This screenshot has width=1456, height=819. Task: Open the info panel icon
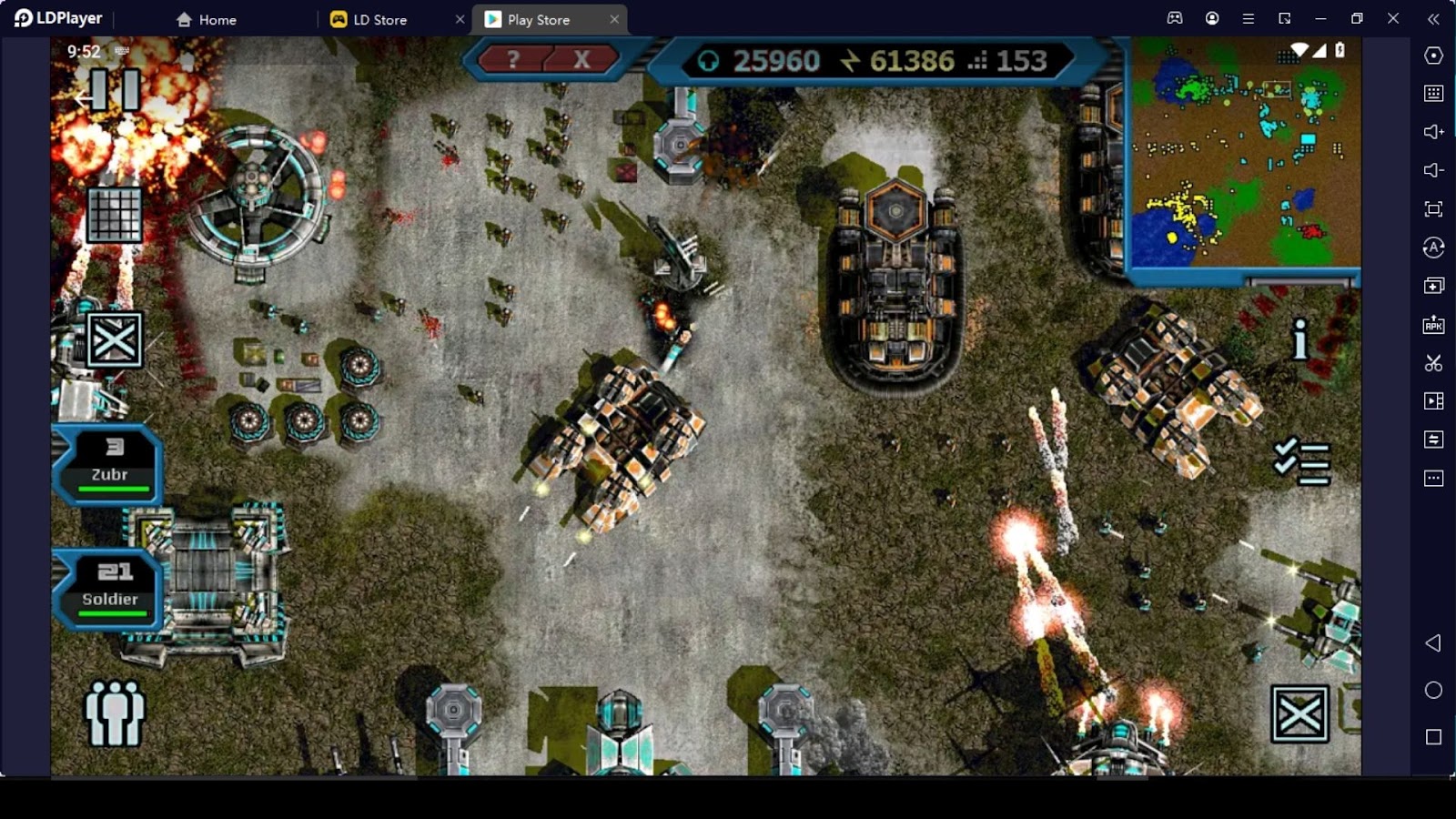click(1300, 339)
